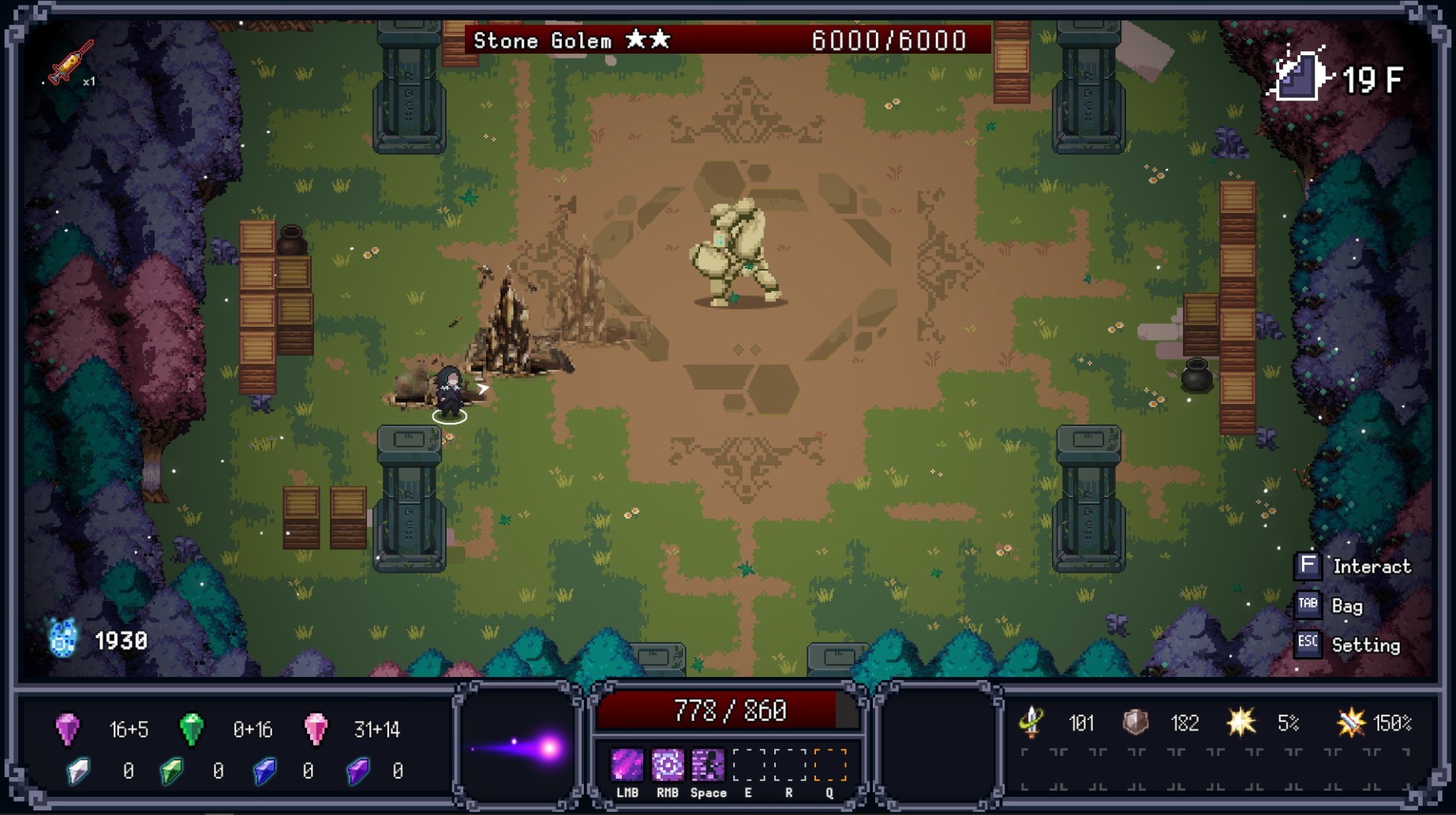Open the Bag via the TAB button

(1309, 604)
